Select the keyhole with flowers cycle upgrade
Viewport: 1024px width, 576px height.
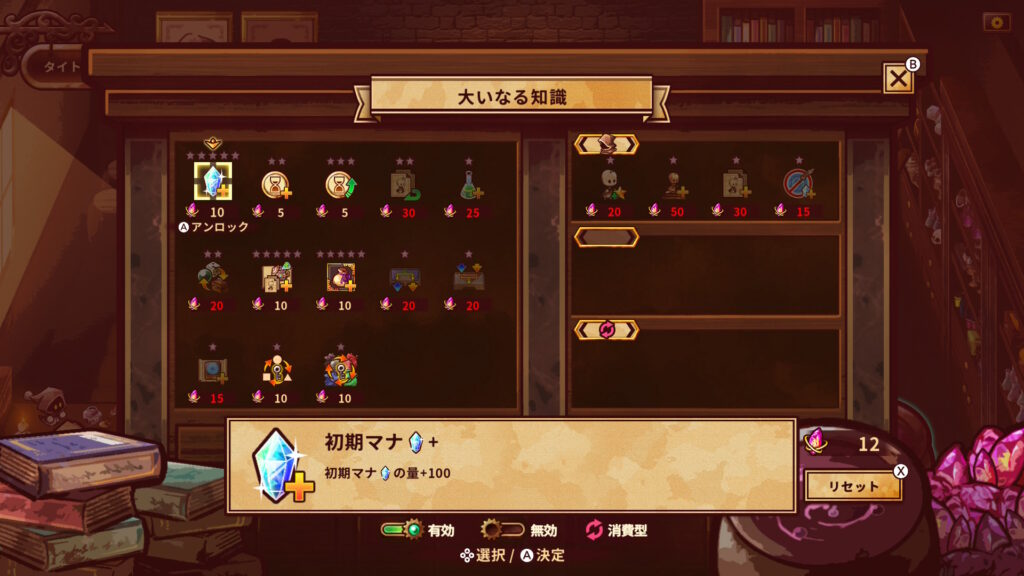tap(340, 370)
